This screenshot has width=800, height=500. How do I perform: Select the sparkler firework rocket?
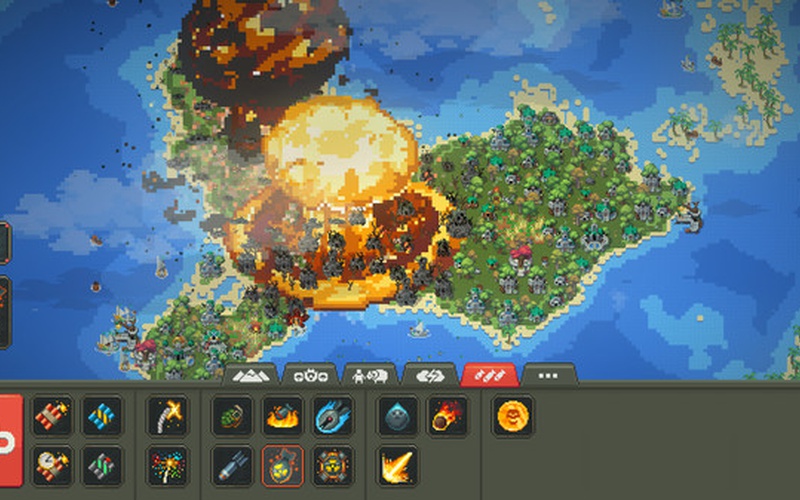[167, 415]
